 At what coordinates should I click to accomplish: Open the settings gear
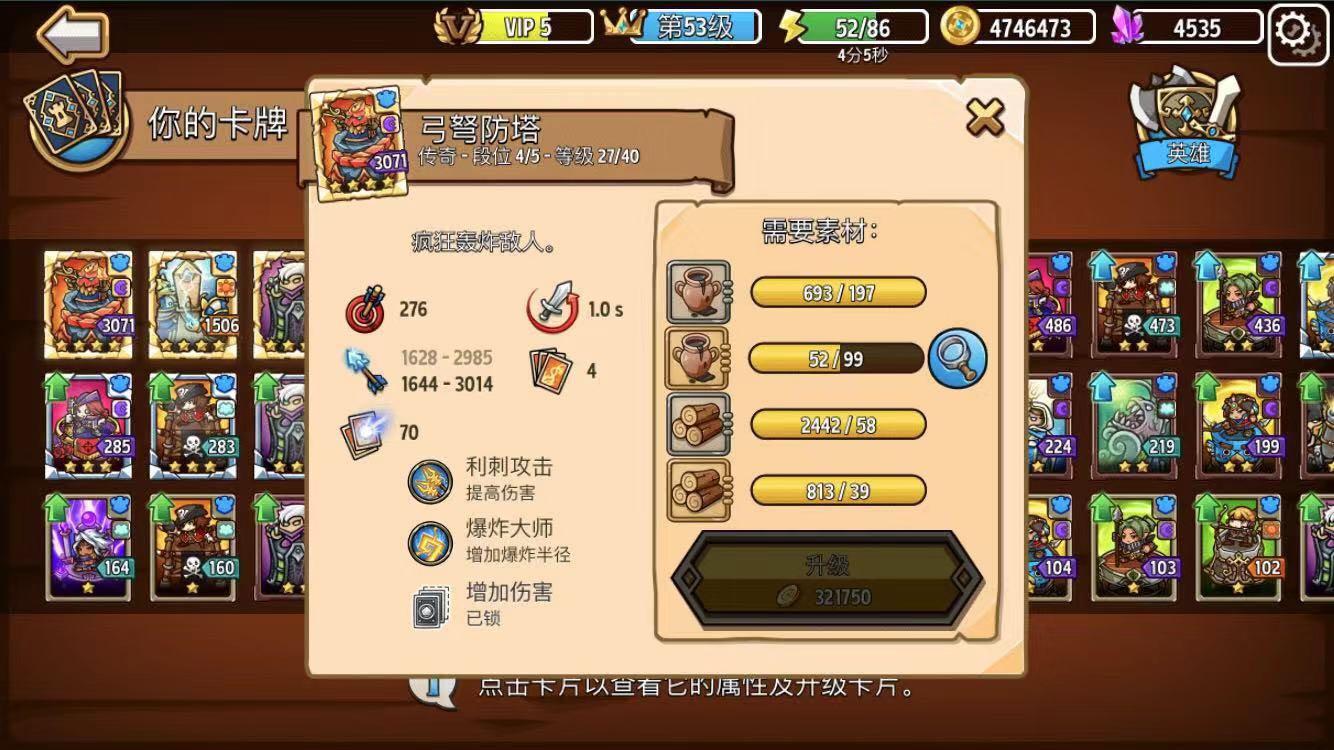1297,32
